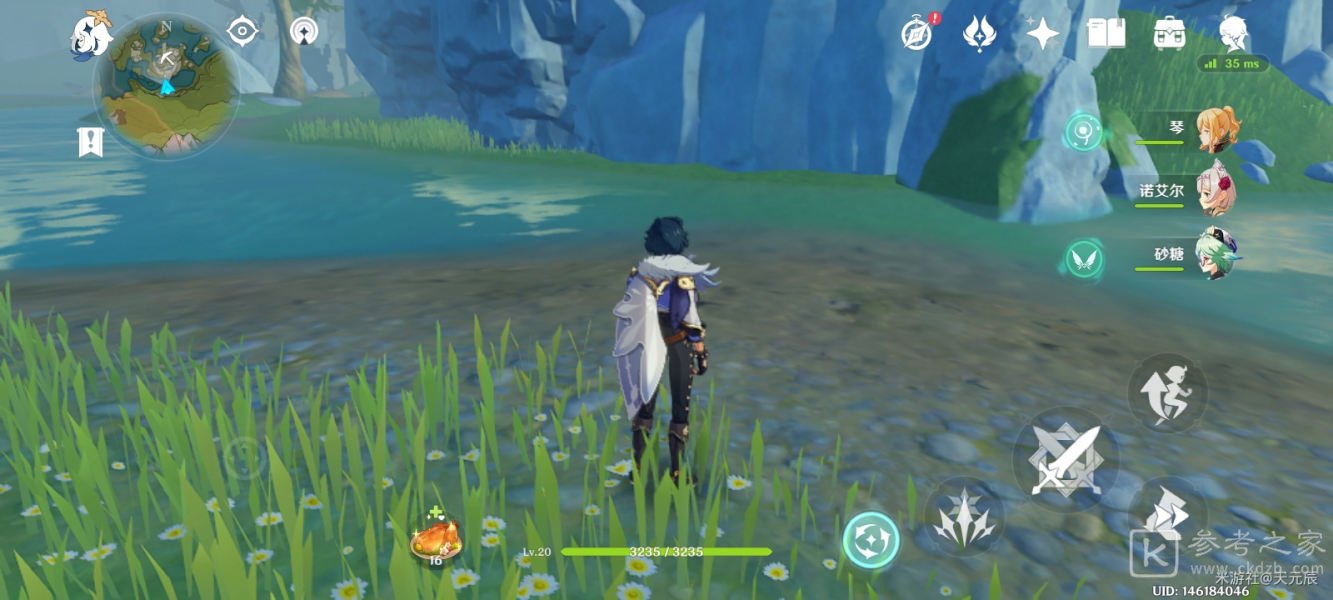The height and width of the screenshot is (600, 1333).
Task: Switch to party member 琴
Action: tap(1217, 130)
